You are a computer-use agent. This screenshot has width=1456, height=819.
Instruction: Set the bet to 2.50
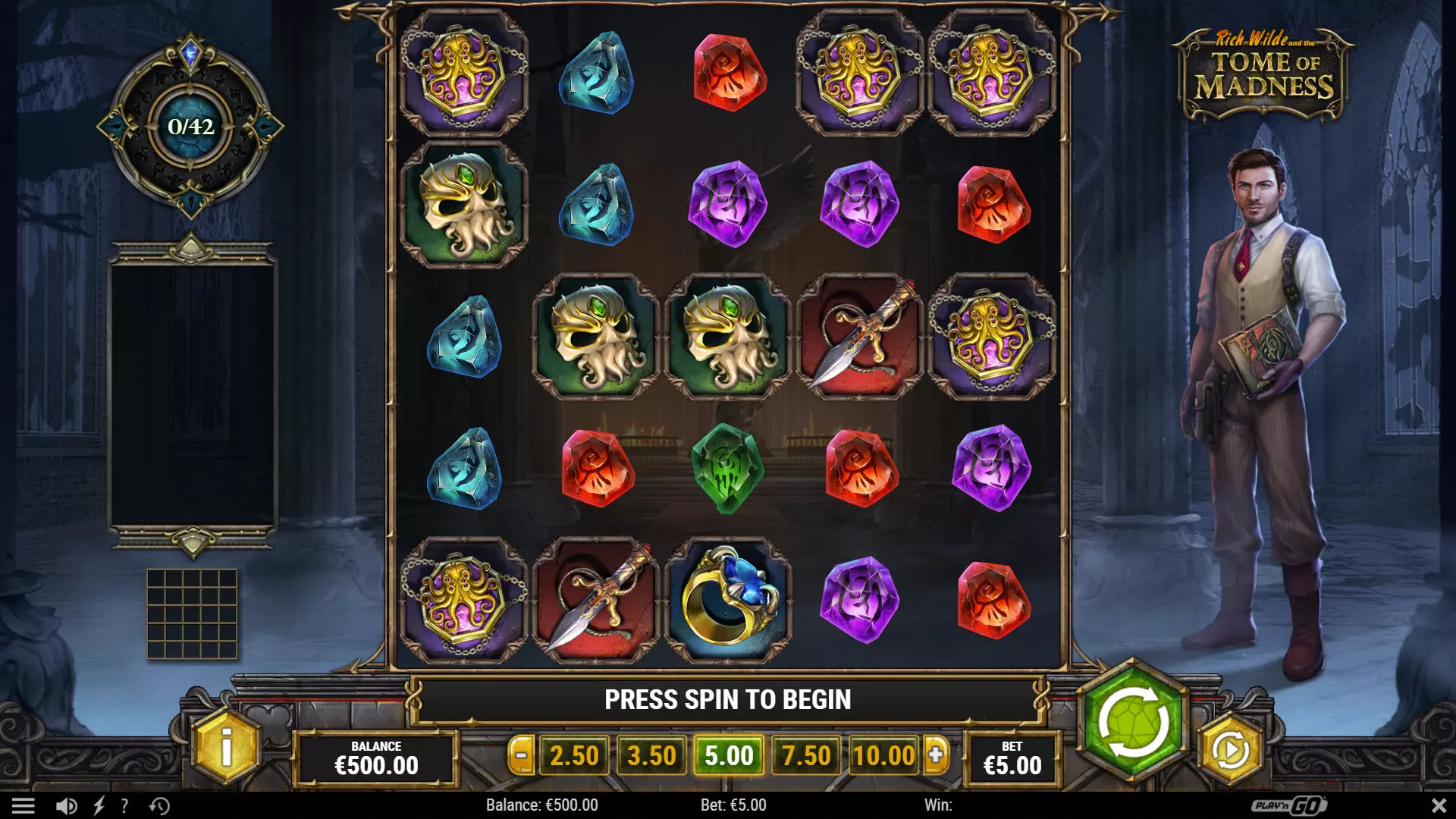pos(574,755)
